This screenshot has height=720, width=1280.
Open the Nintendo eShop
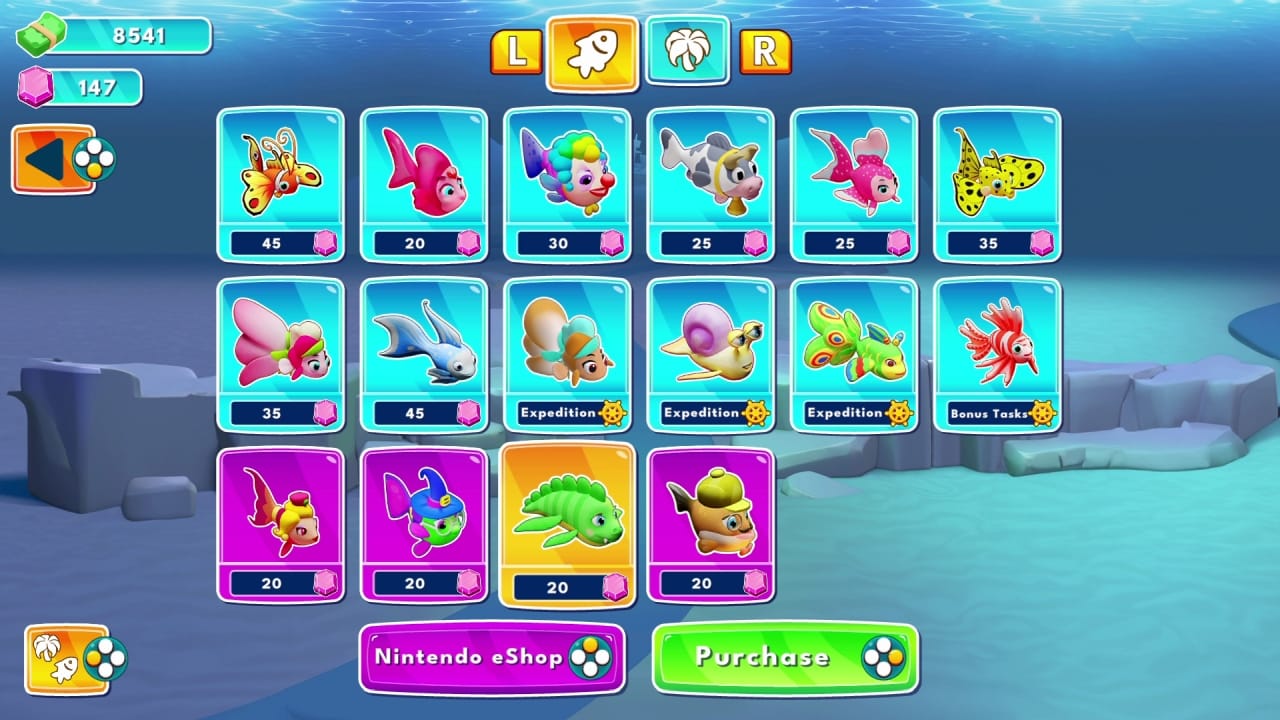(492, 657)
